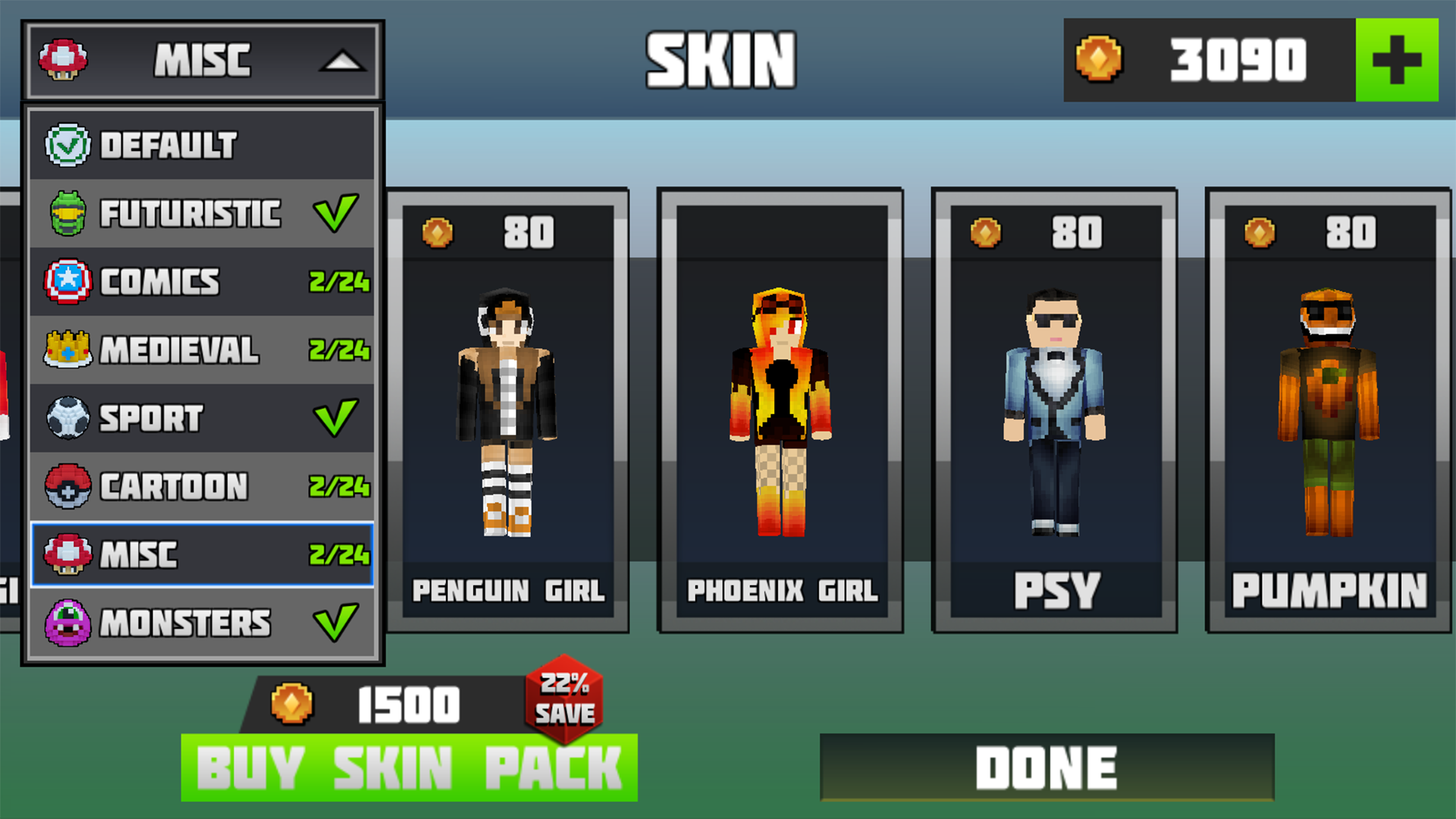The width and height of the screenshot is (1456, 819).
Task: Select the Sport soccer ball icon
Action: 68,418
